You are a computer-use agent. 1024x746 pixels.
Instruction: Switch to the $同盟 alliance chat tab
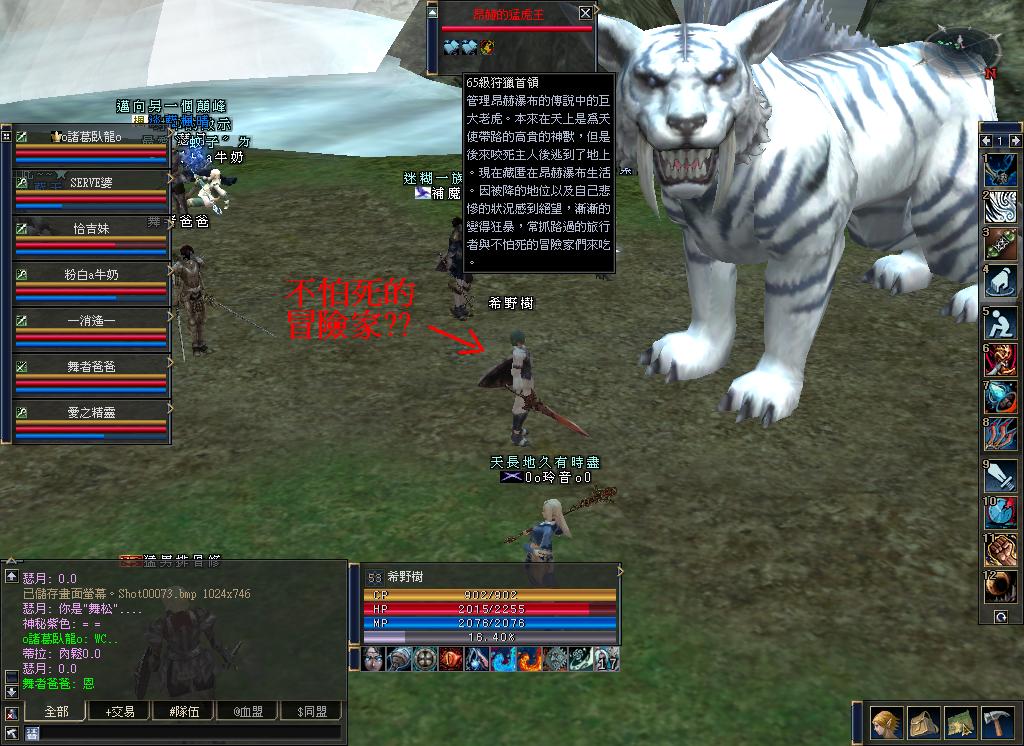310,711
